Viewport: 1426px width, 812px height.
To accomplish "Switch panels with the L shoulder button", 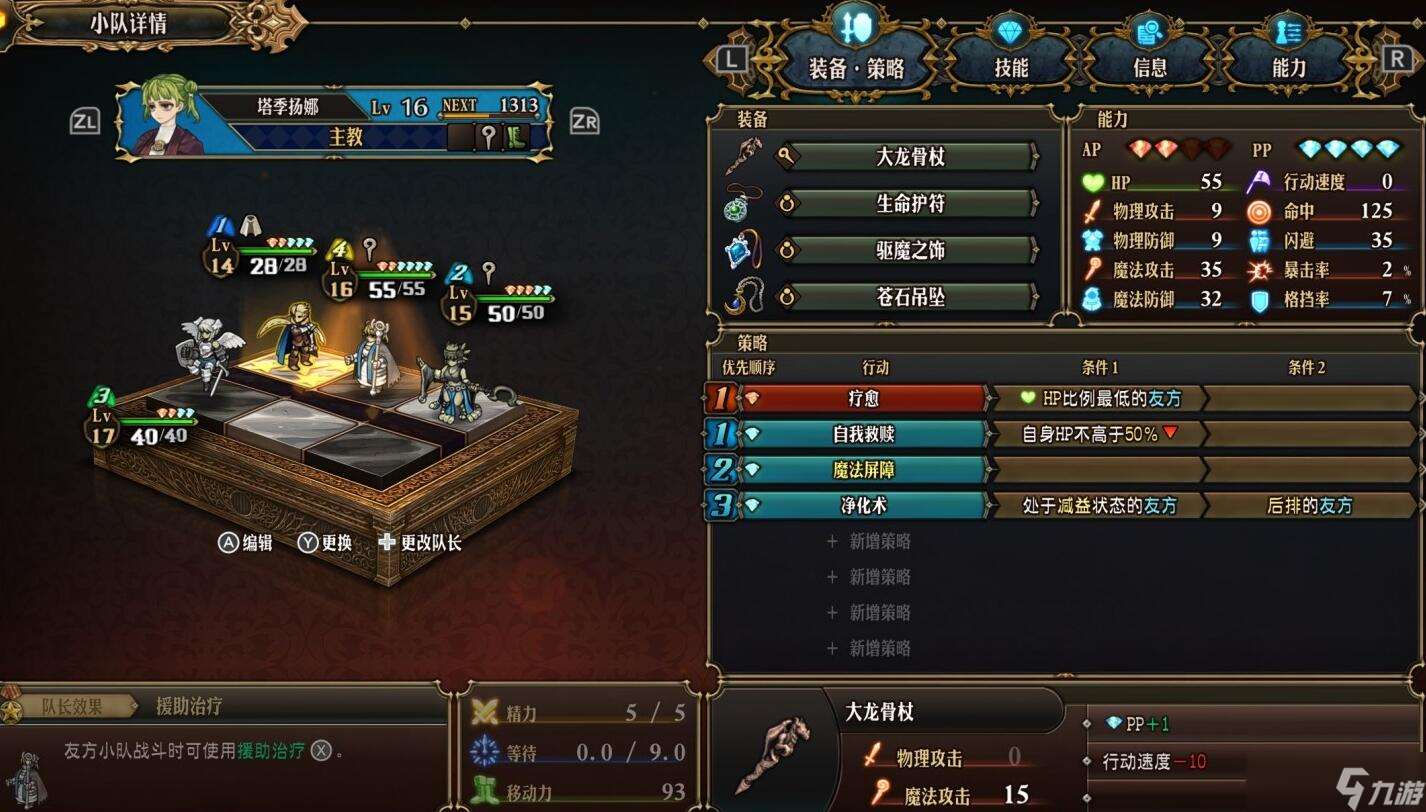I will (732, 59).
